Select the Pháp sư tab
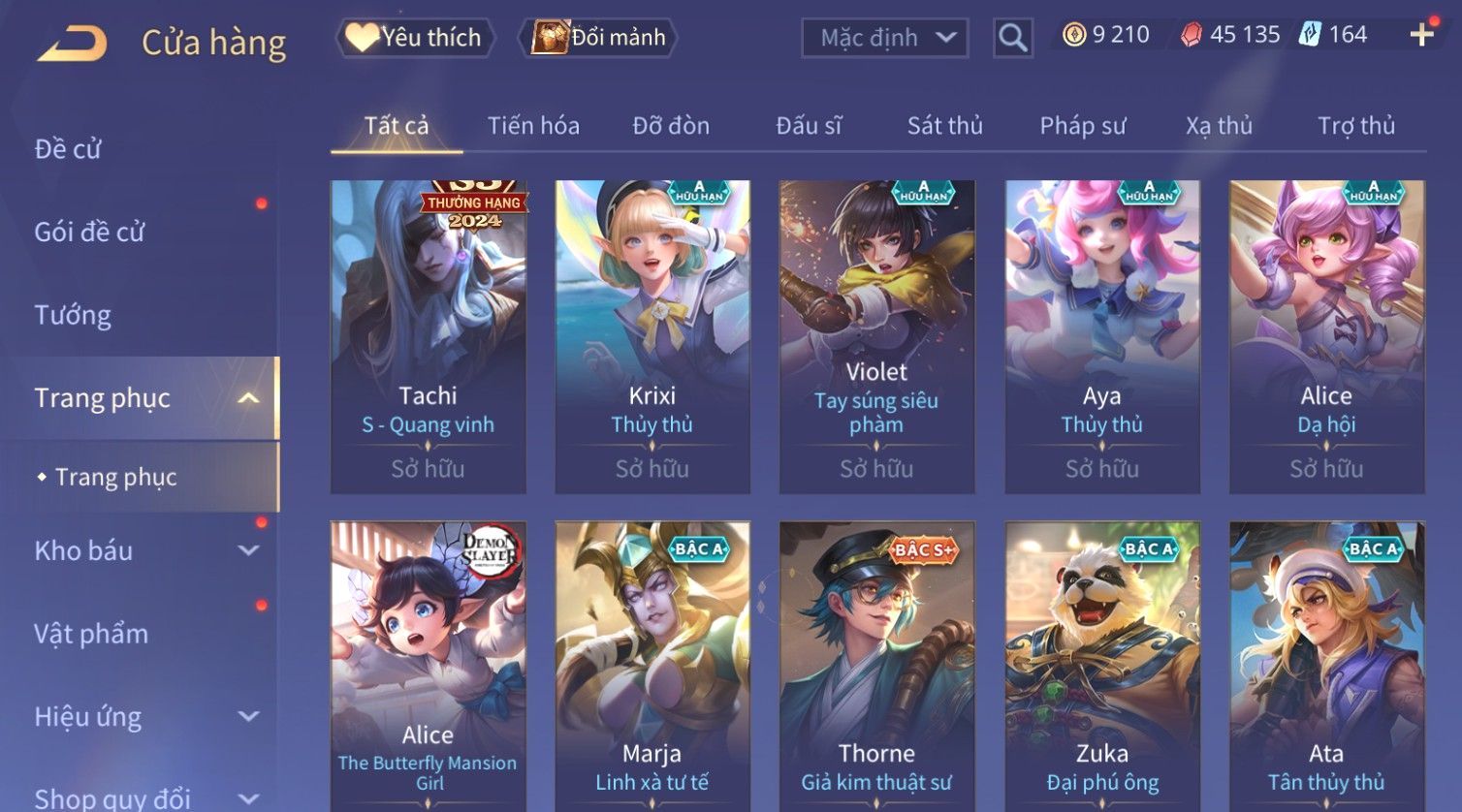 click(1082, 126)
